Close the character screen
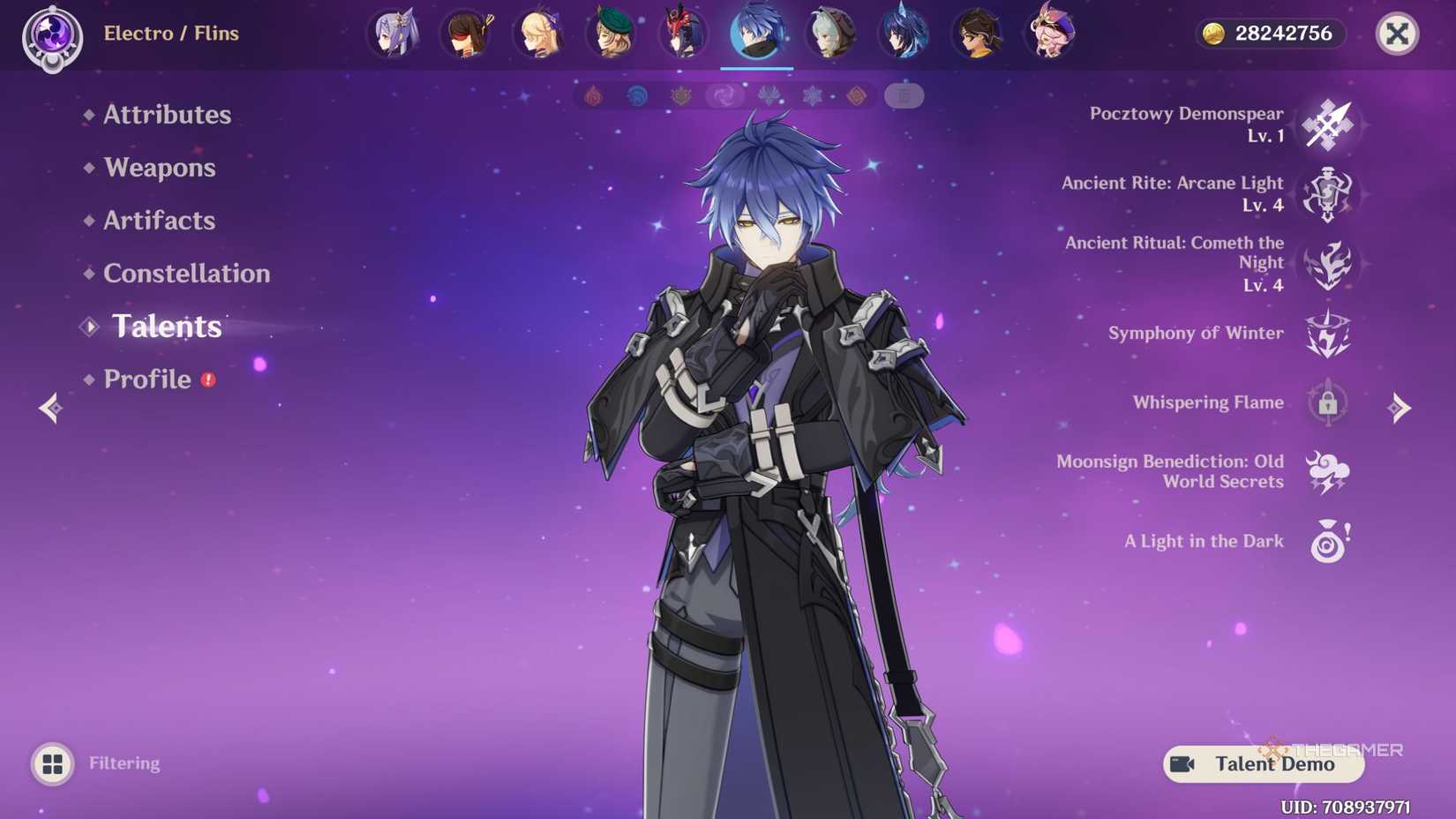The image size is (1456, 819). [1396, 34]
